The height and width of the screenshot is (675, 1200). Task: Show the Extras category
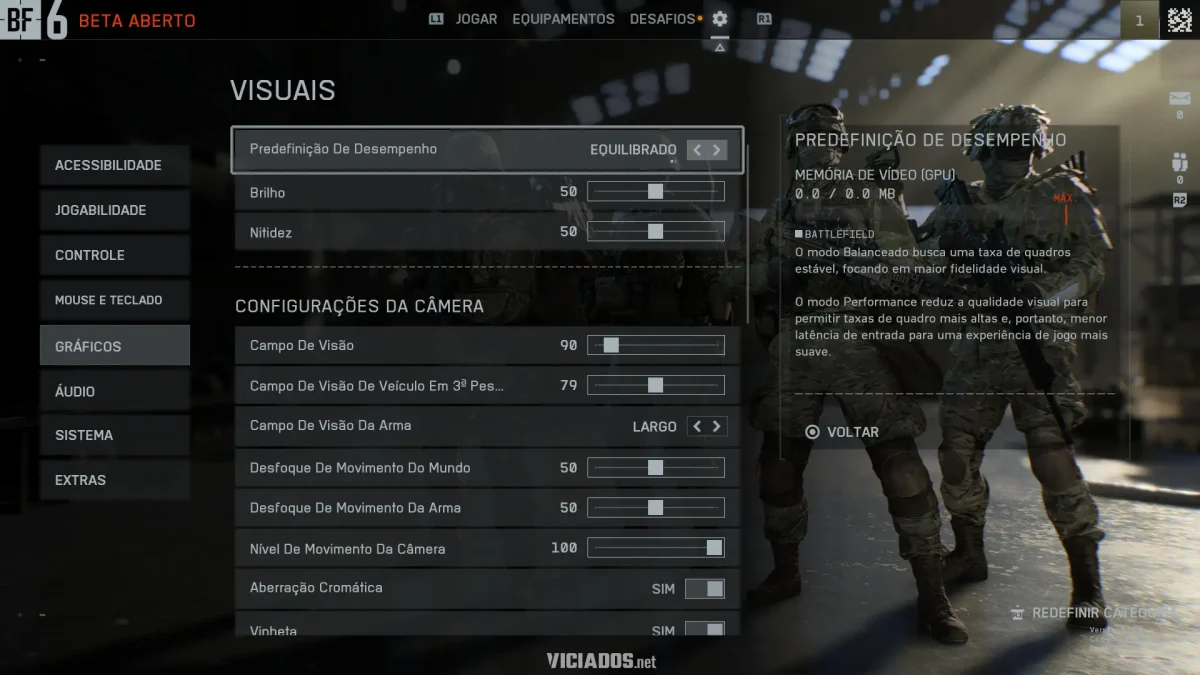tap(114, 480)
